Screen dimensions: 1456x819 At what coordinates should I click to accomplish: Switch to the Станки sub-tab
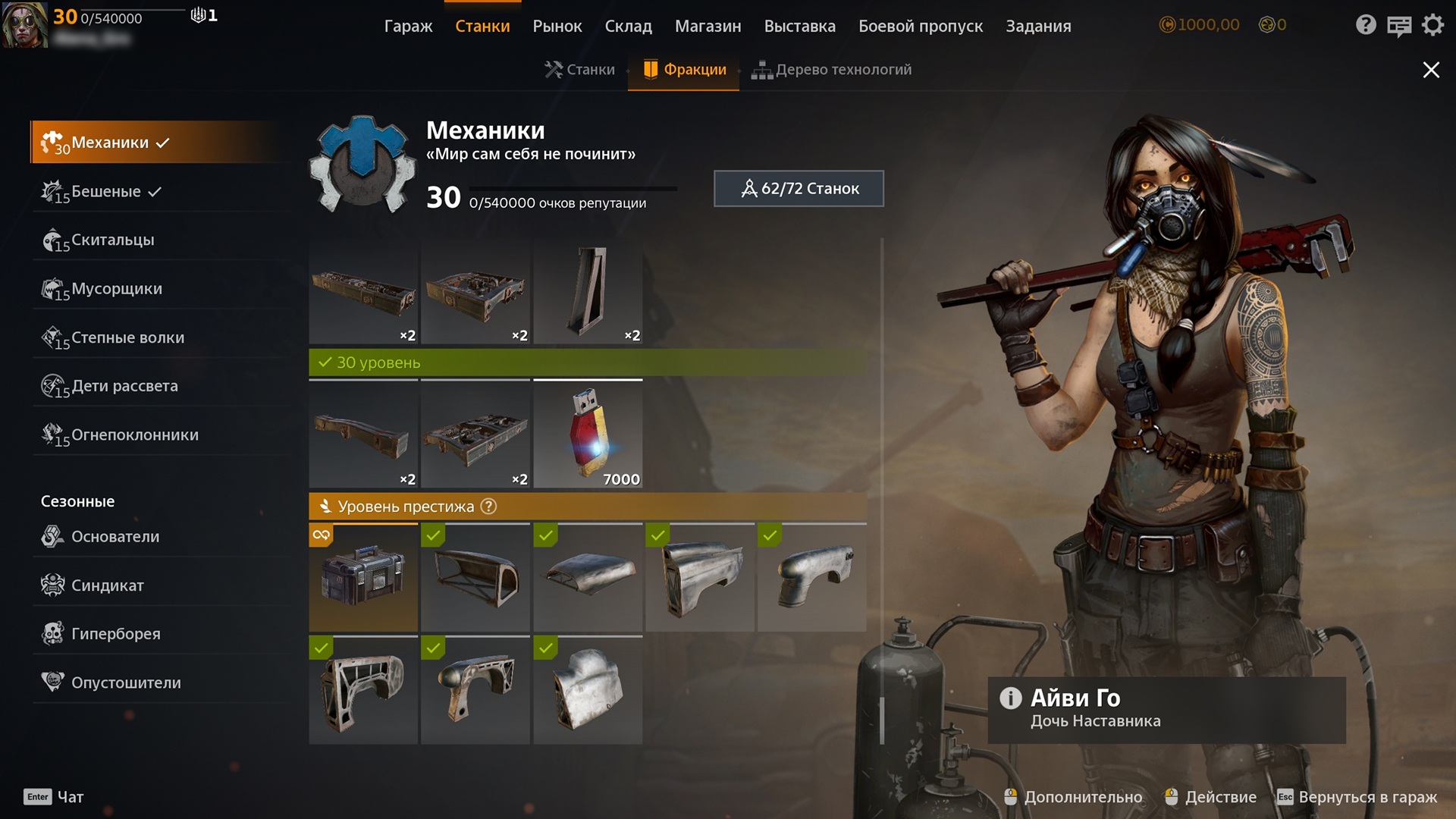click(x=580, y=70)
